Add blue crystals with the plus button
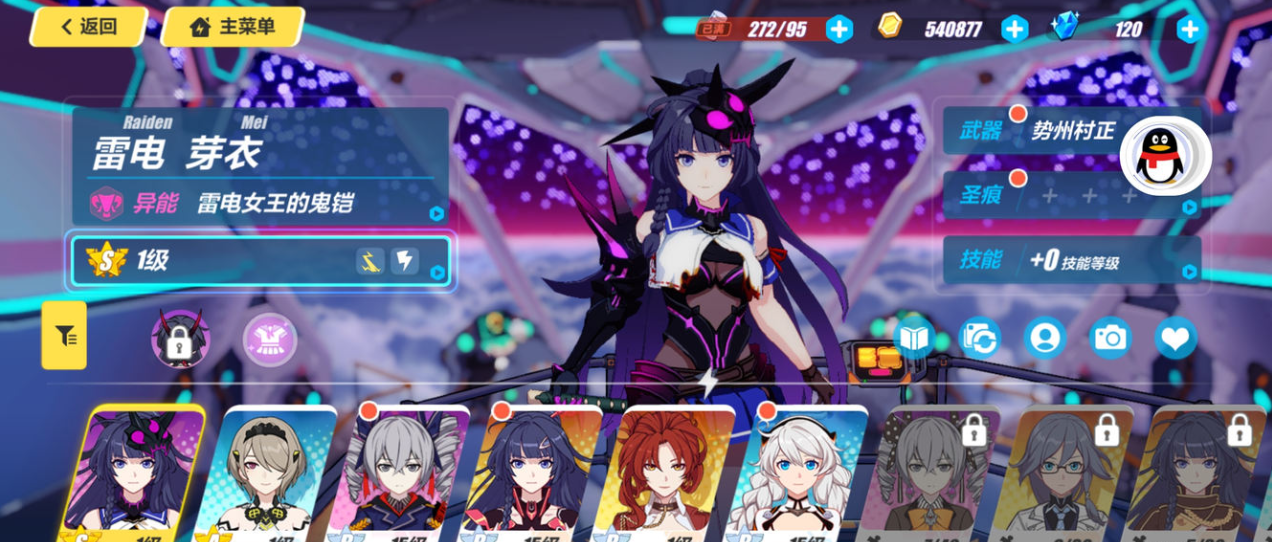The width and height of the screenshot is (1272, 542). 1189,29
